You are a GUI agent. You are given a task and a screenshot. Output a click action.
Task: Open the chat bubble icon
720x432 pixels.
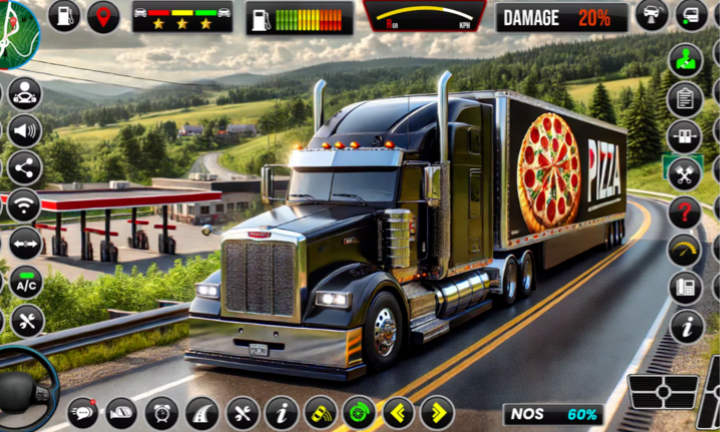pyautogui.click(x=83, y=412)
